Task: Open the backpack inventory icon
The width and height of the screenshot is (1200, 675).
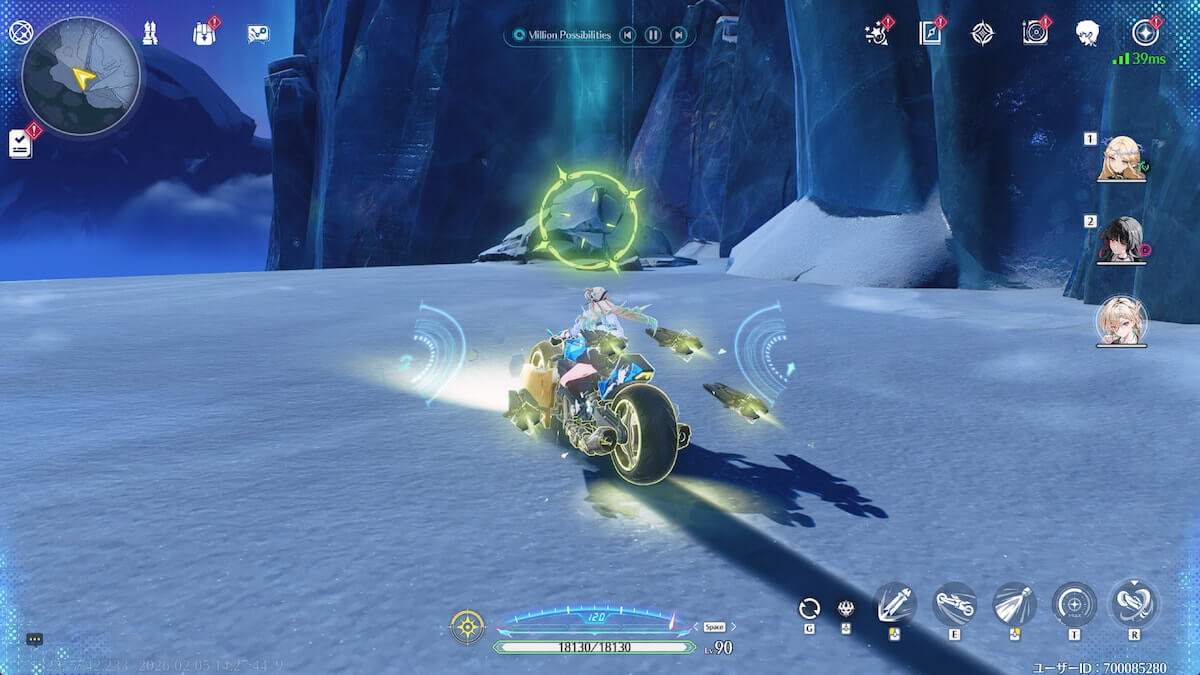Action: [x=204, y=33]
